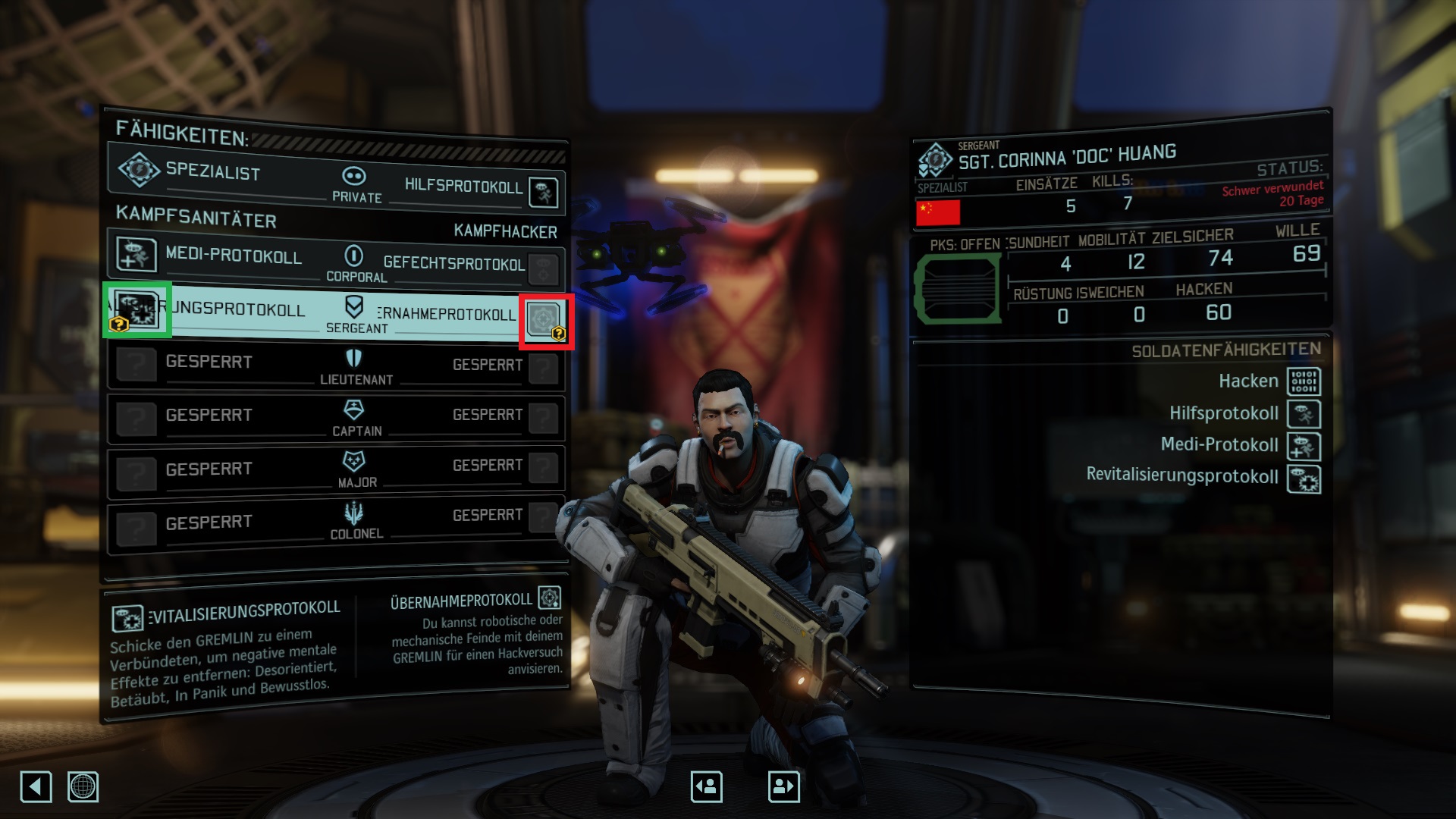Image resolution: width=1456 pixels, height=819 pixels.
Task: Select the Hilfsprotokoll ability icon in the Private row
Action: click(544, 193)
